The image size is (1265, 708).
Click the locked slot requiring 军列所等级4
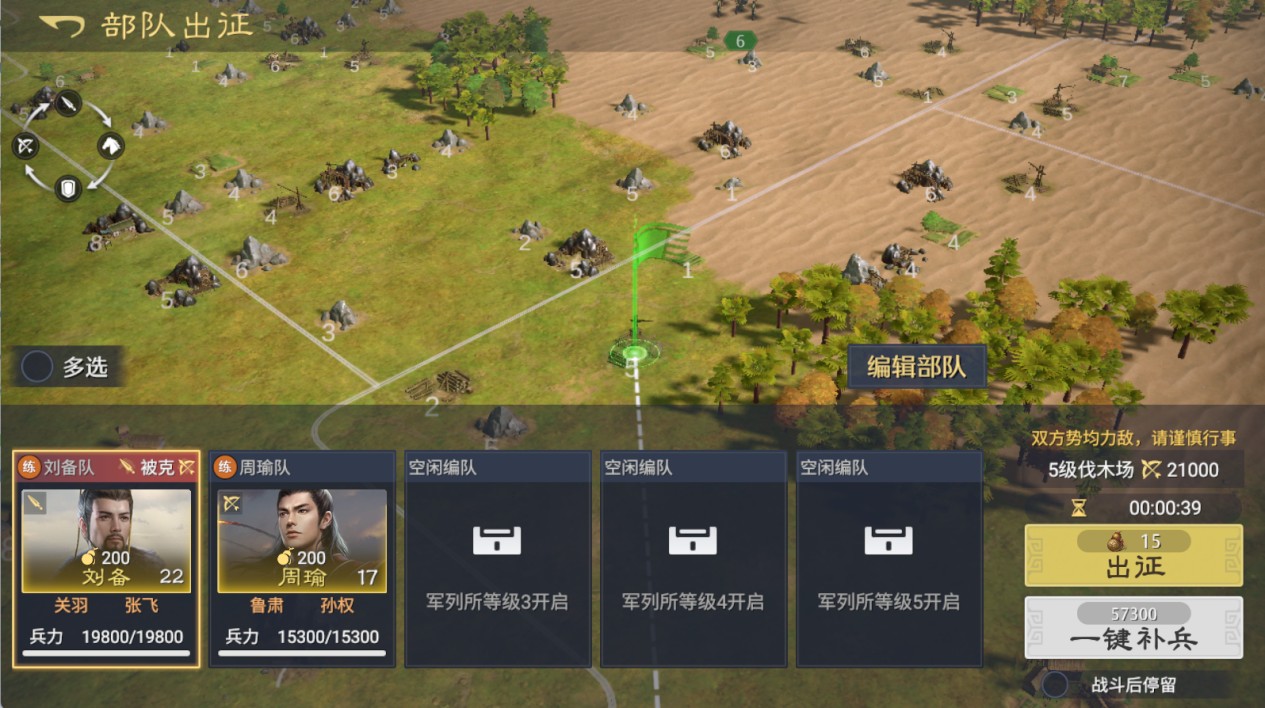click(693, 558)
